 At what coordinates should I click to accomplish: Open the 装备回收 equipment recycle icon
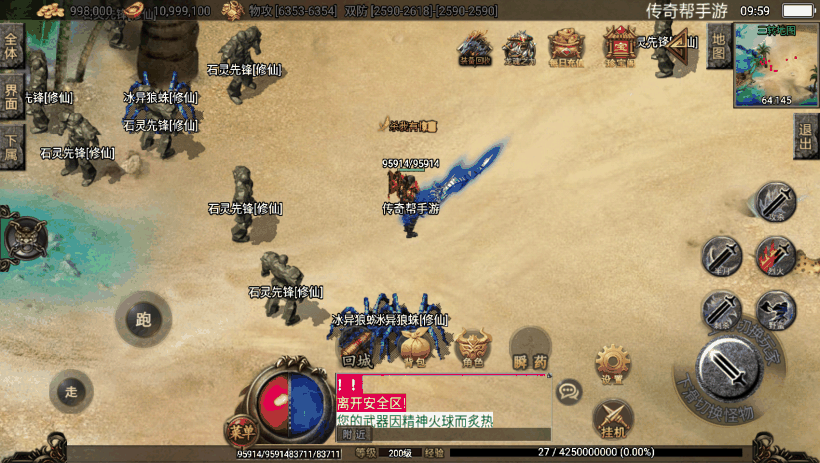coord(474,46)
